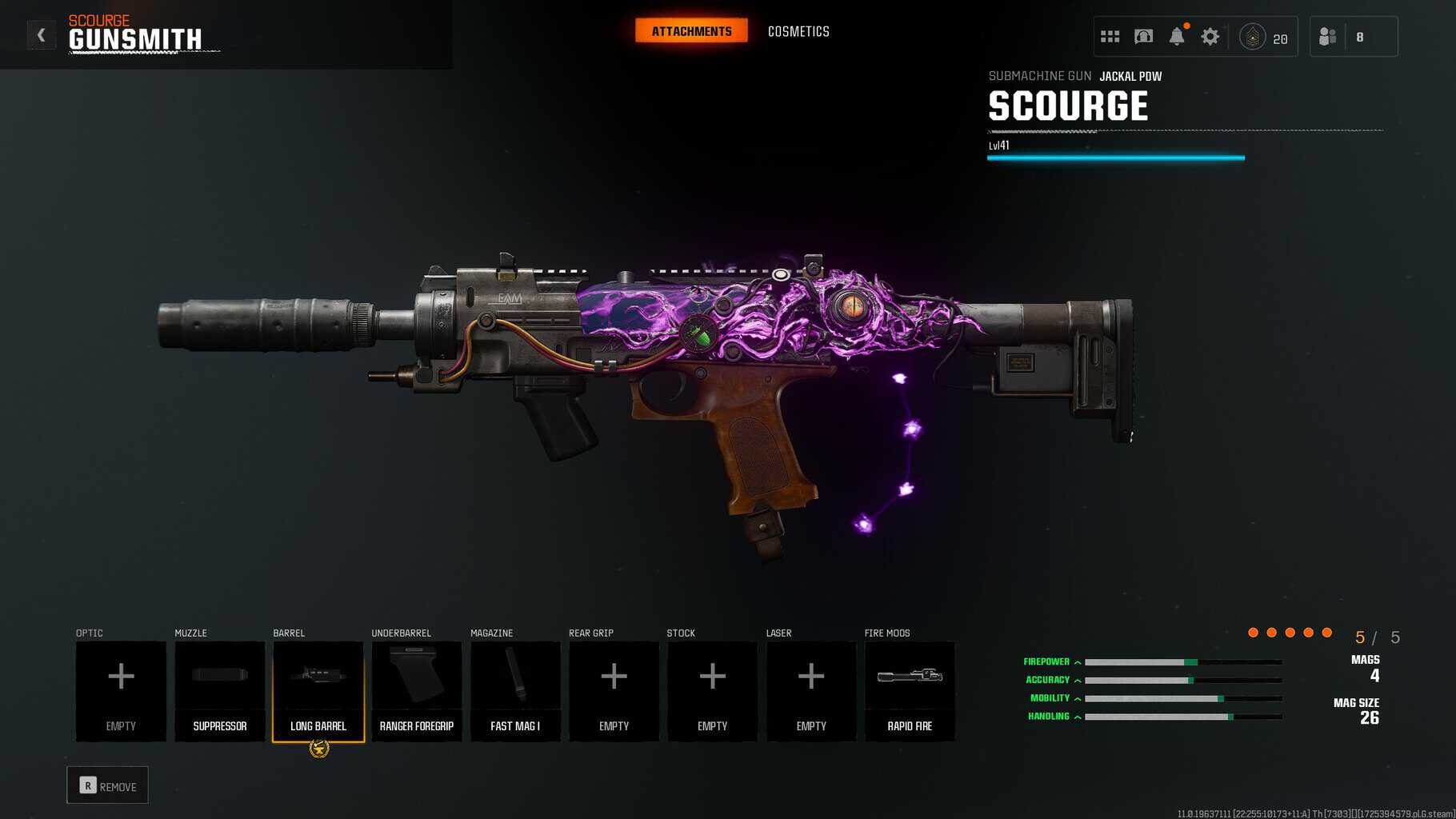The image size is (1456, 819).
Task: Open the player rank badge icon
Action: [1252, 37]
